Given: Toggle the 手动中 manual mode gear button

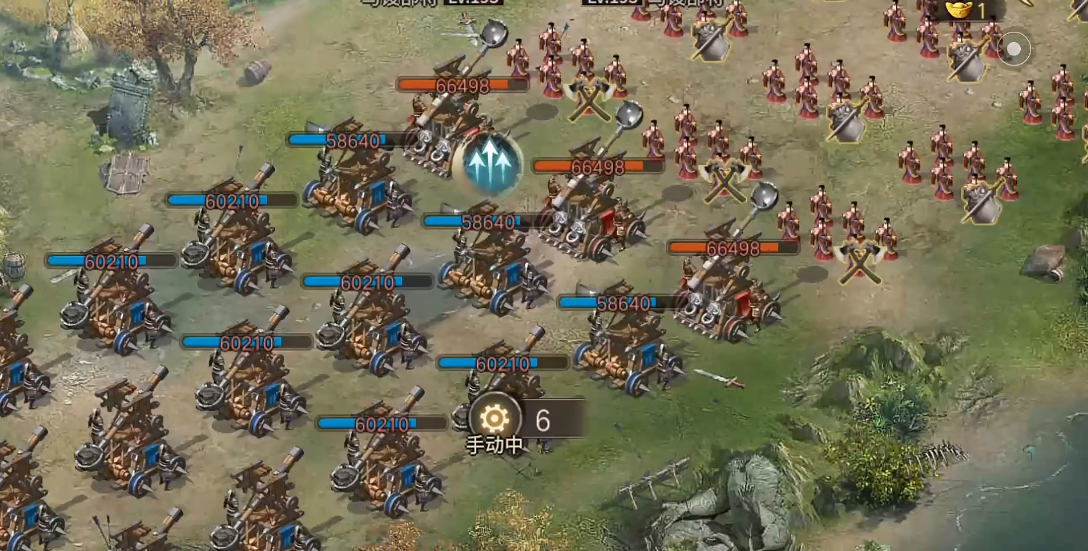Looking at the screenshot, I should 495,418.
